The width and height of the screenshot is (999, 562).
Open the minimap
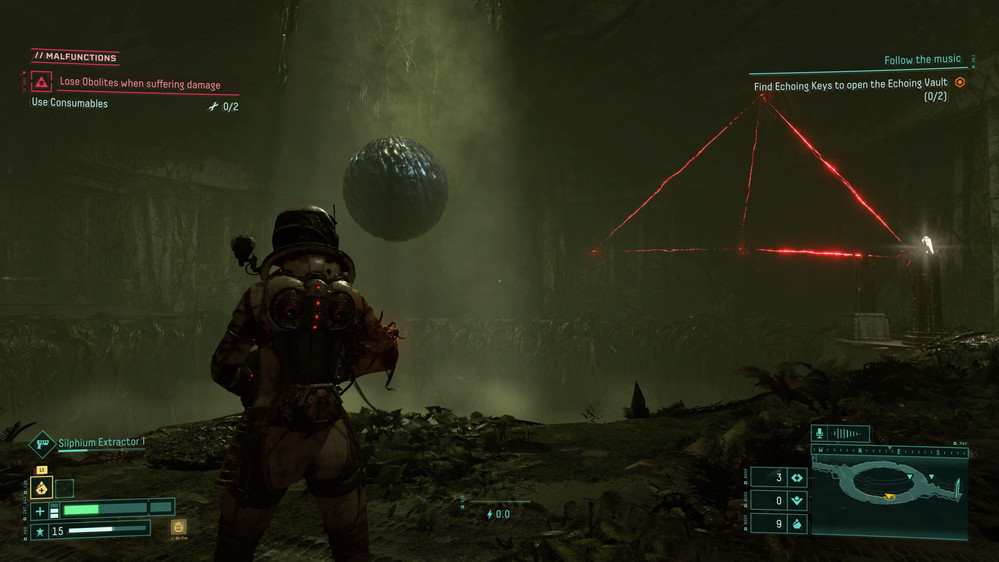pyautogui.click(x=889, y=493)
